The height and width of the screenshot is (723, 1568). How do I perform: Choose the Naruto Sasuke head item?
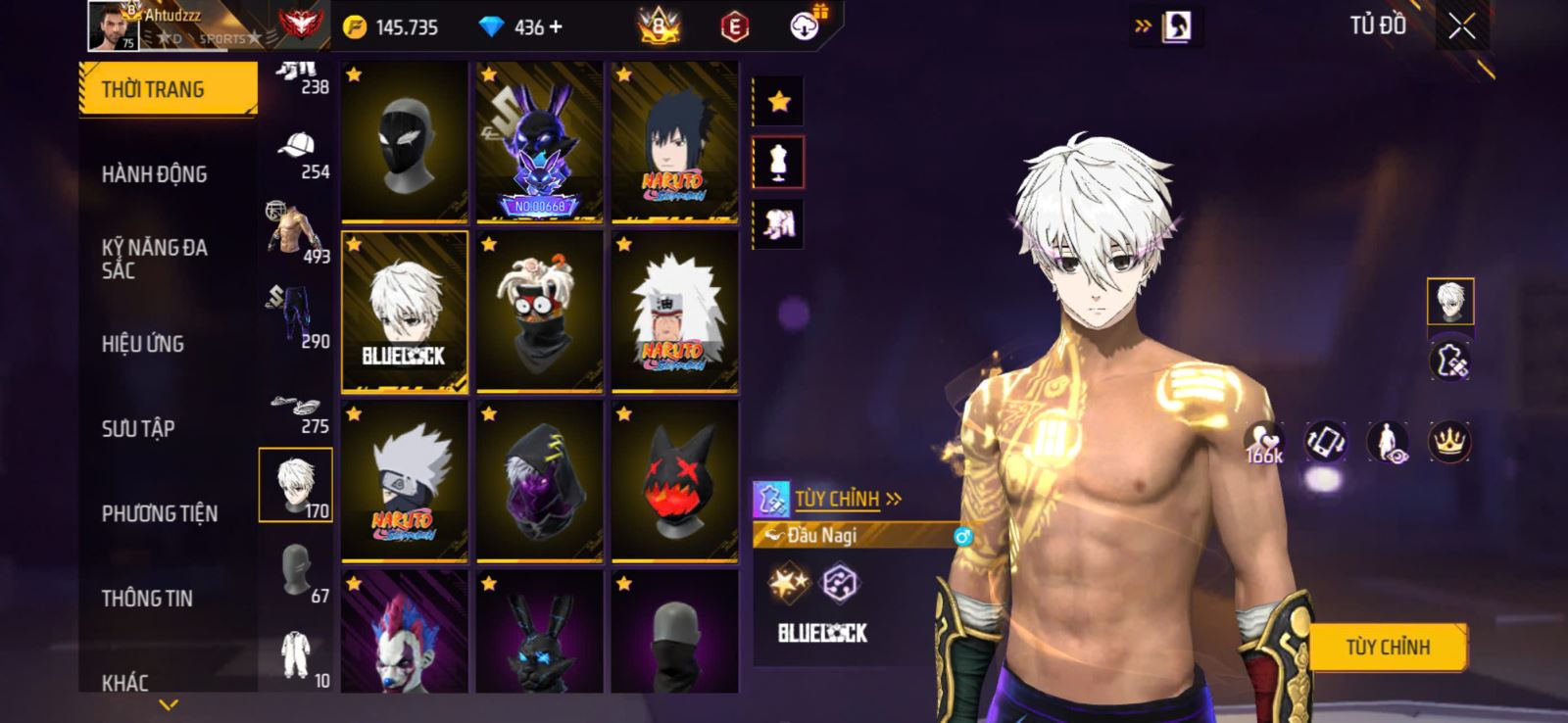tap(674, 142)
